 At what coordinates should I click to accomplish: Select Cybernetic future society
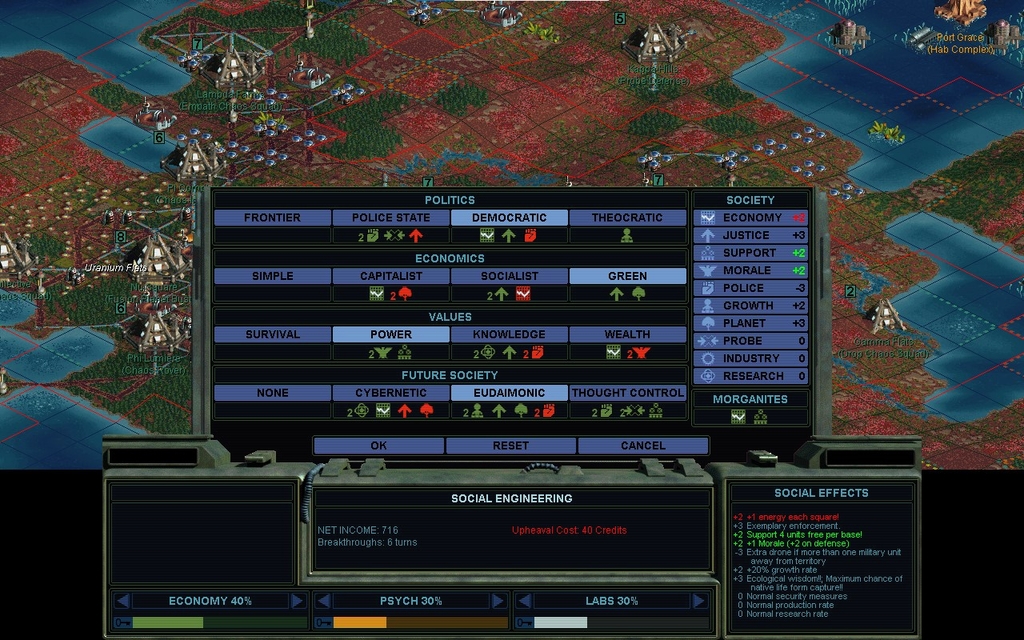(390, 393)
